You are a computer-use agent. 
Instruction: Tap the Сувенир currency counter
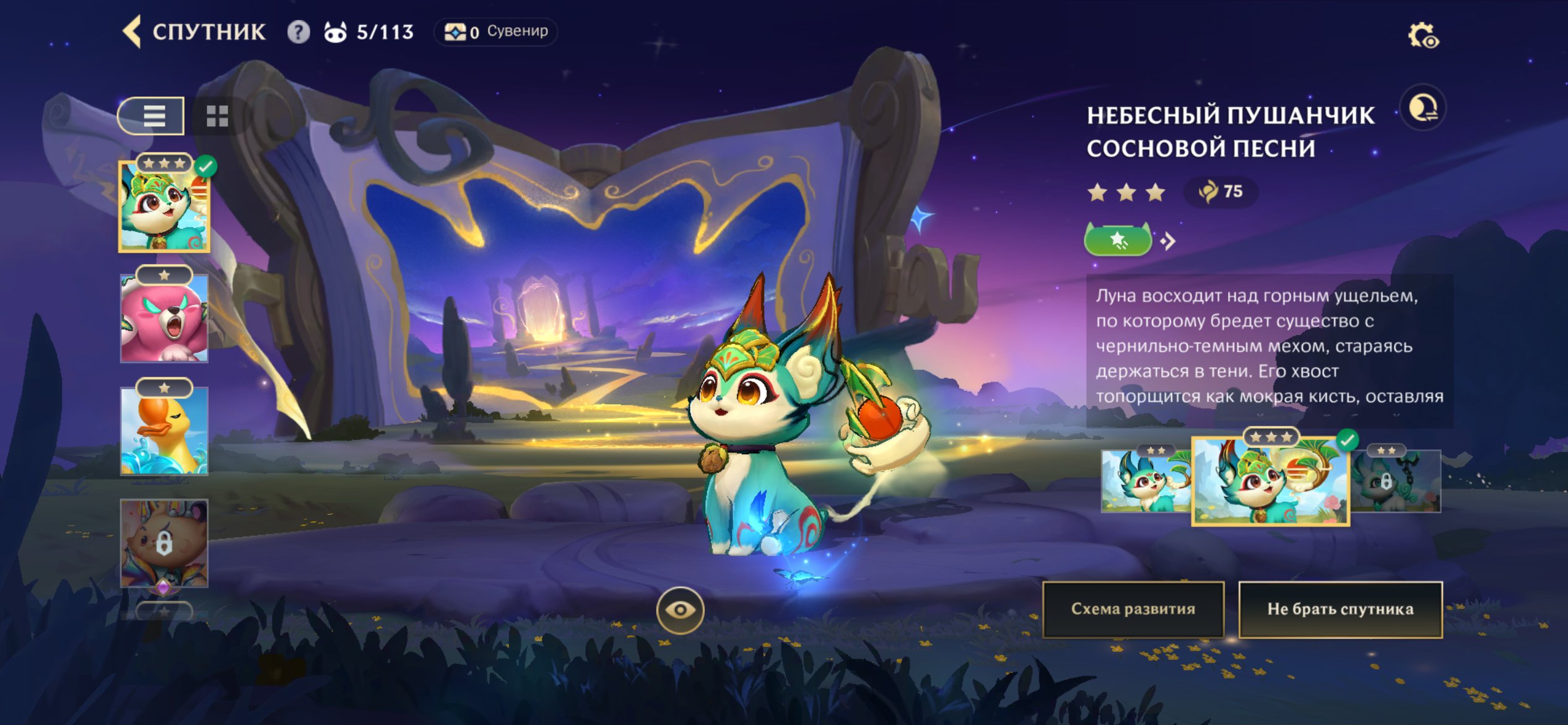coord(495,32)
